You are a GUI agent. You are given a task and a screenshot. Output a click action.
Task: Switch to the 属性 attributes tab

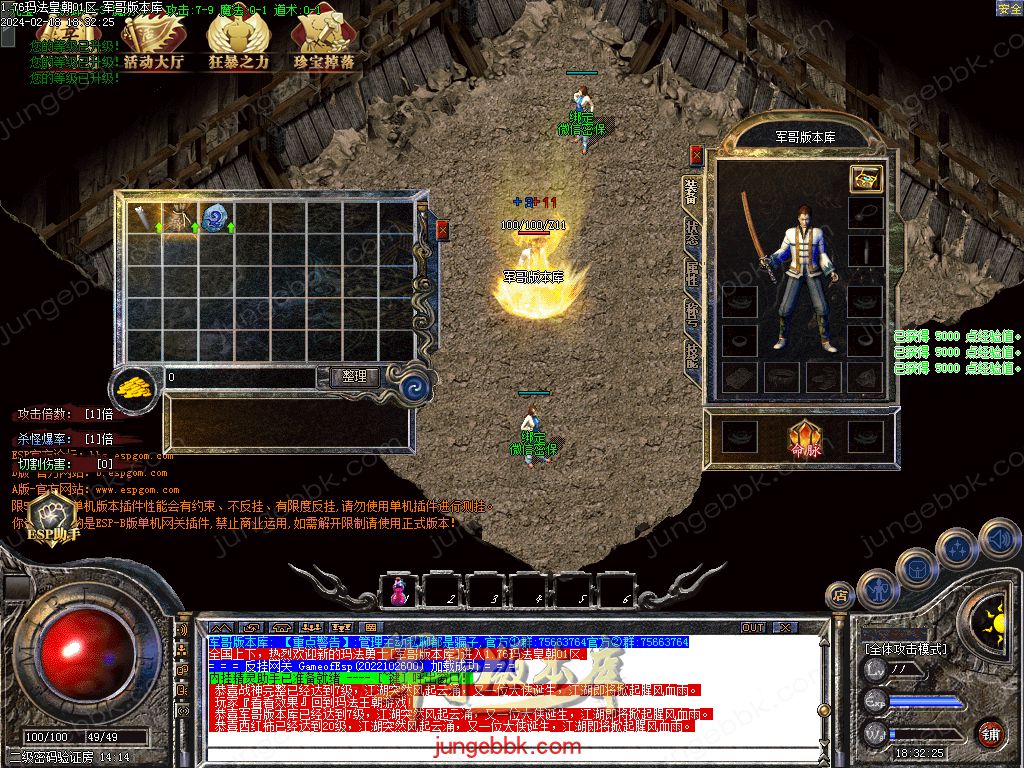tap(691, 271)
